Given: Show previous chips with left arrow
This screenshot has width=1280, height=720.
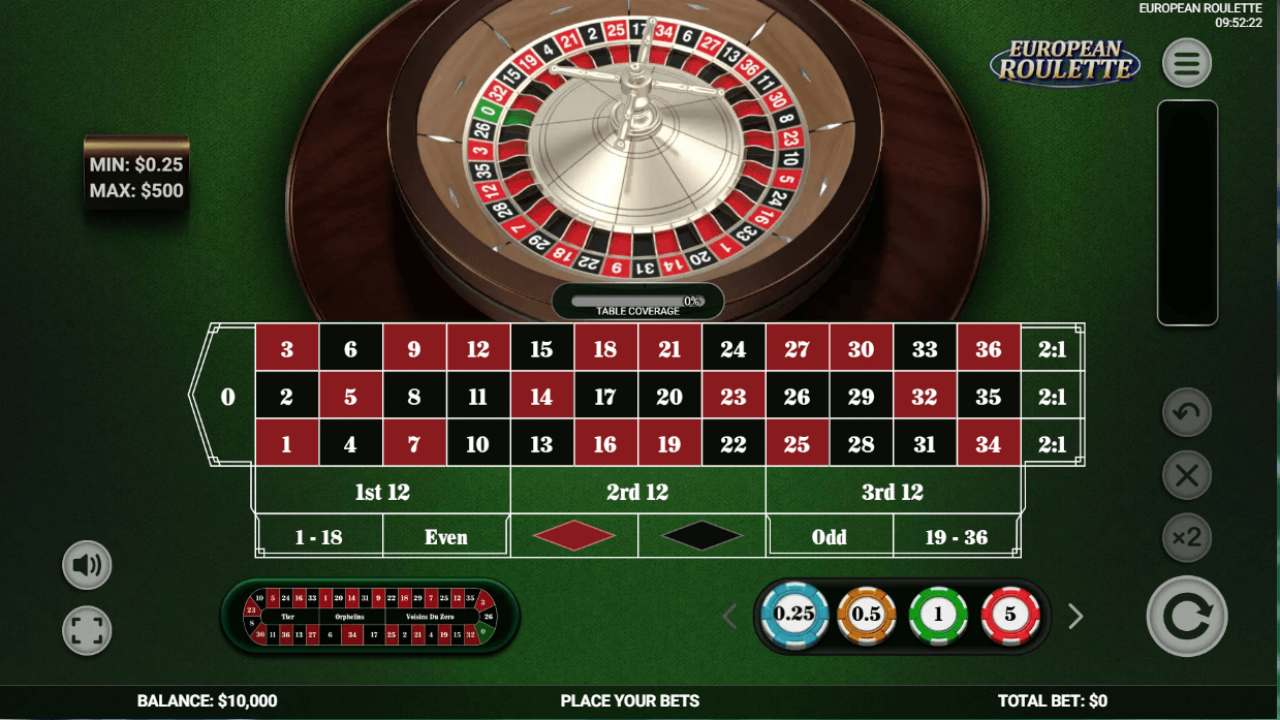Looking at the screenshot, I should click(729, 617).
